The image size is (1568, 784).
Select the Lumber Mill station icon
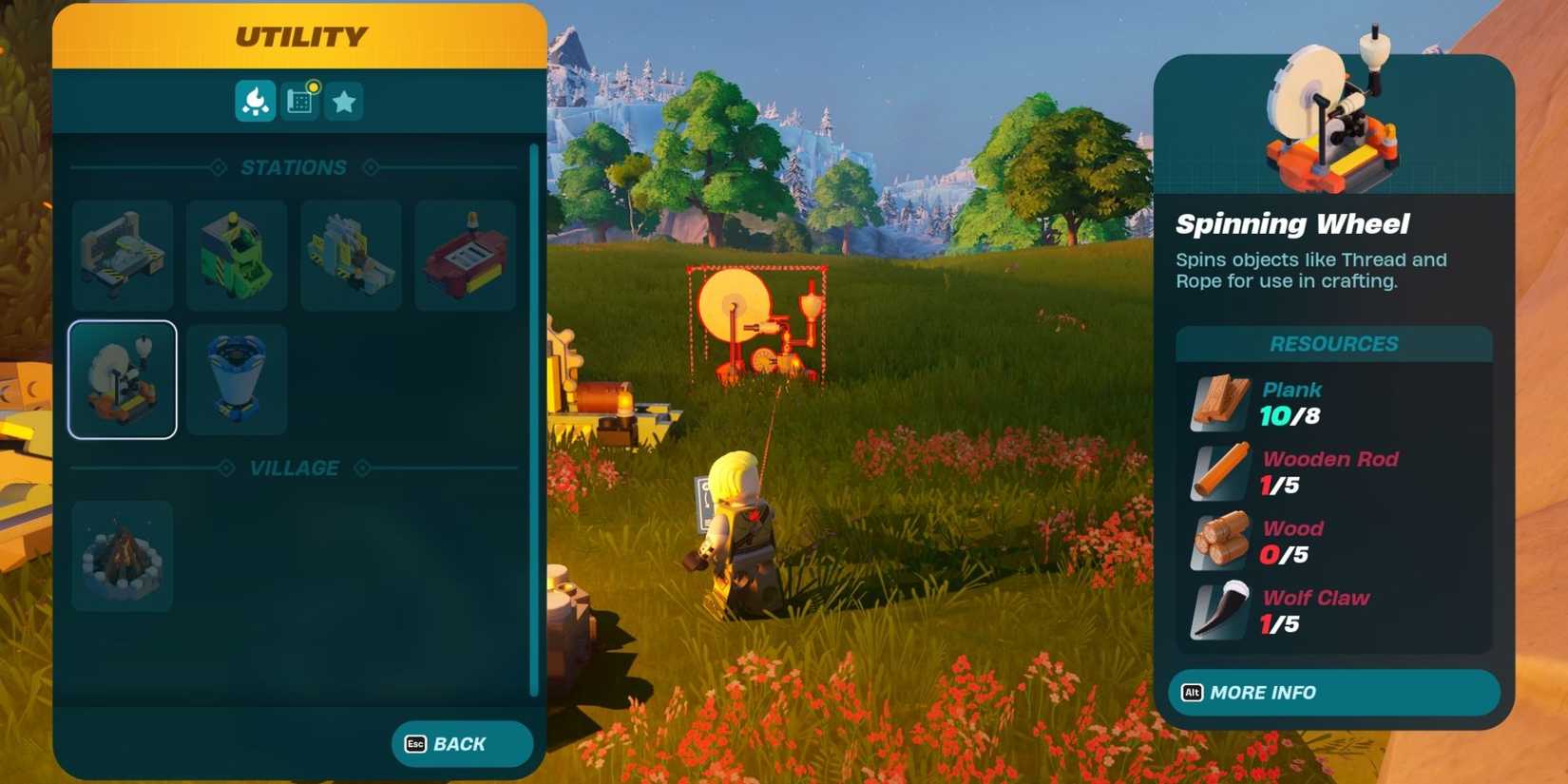pyautogui.click(x=351, y=254)
